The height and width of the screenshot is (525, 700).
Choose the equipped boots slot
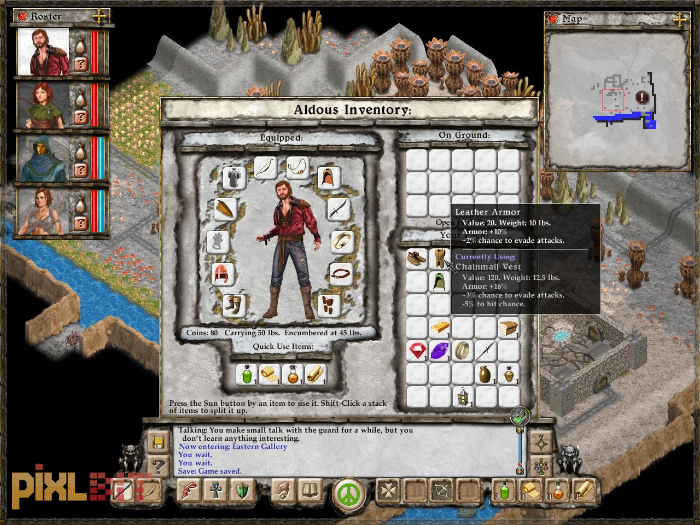coord(235,304)
